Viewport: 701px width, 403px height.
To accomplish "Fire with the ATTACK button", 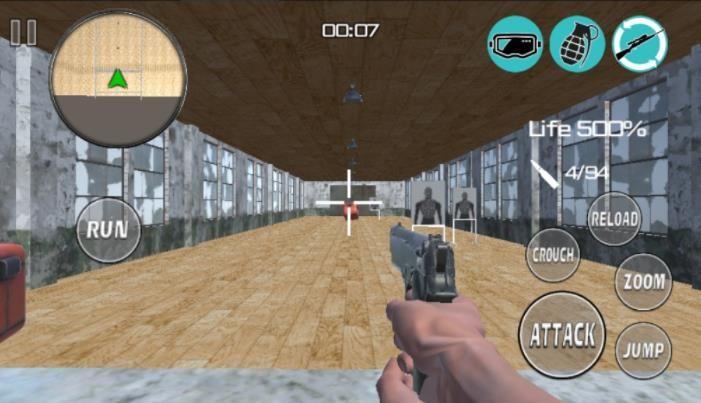I will 563,333.
